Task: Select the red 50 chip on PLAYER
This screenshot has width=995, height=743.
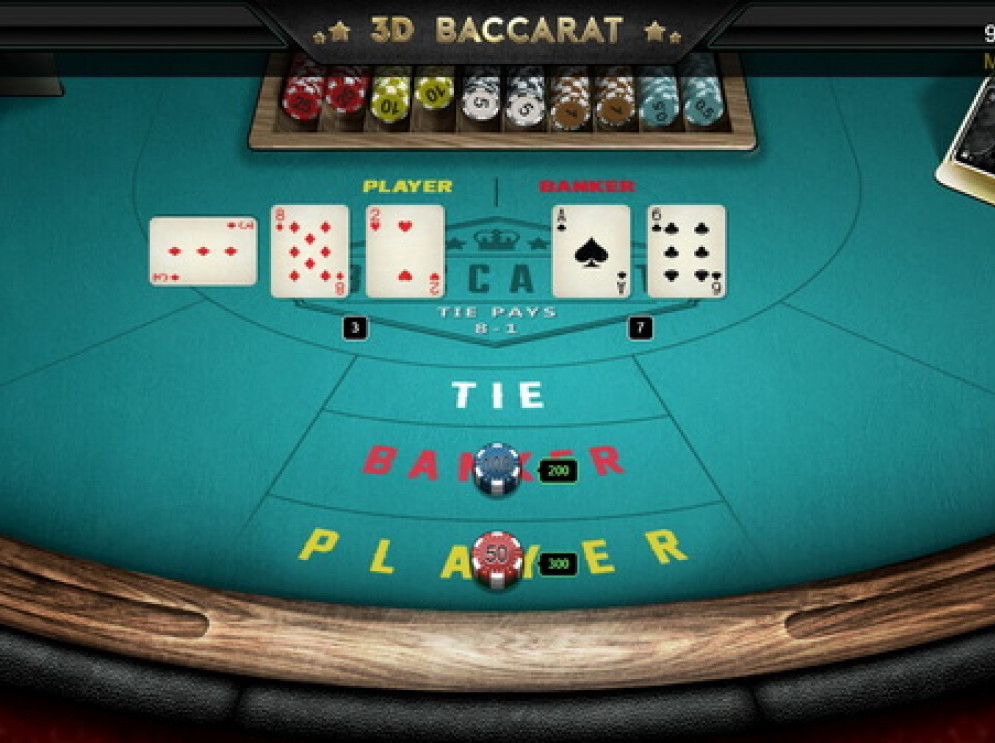Action: [x=498, y=558]
